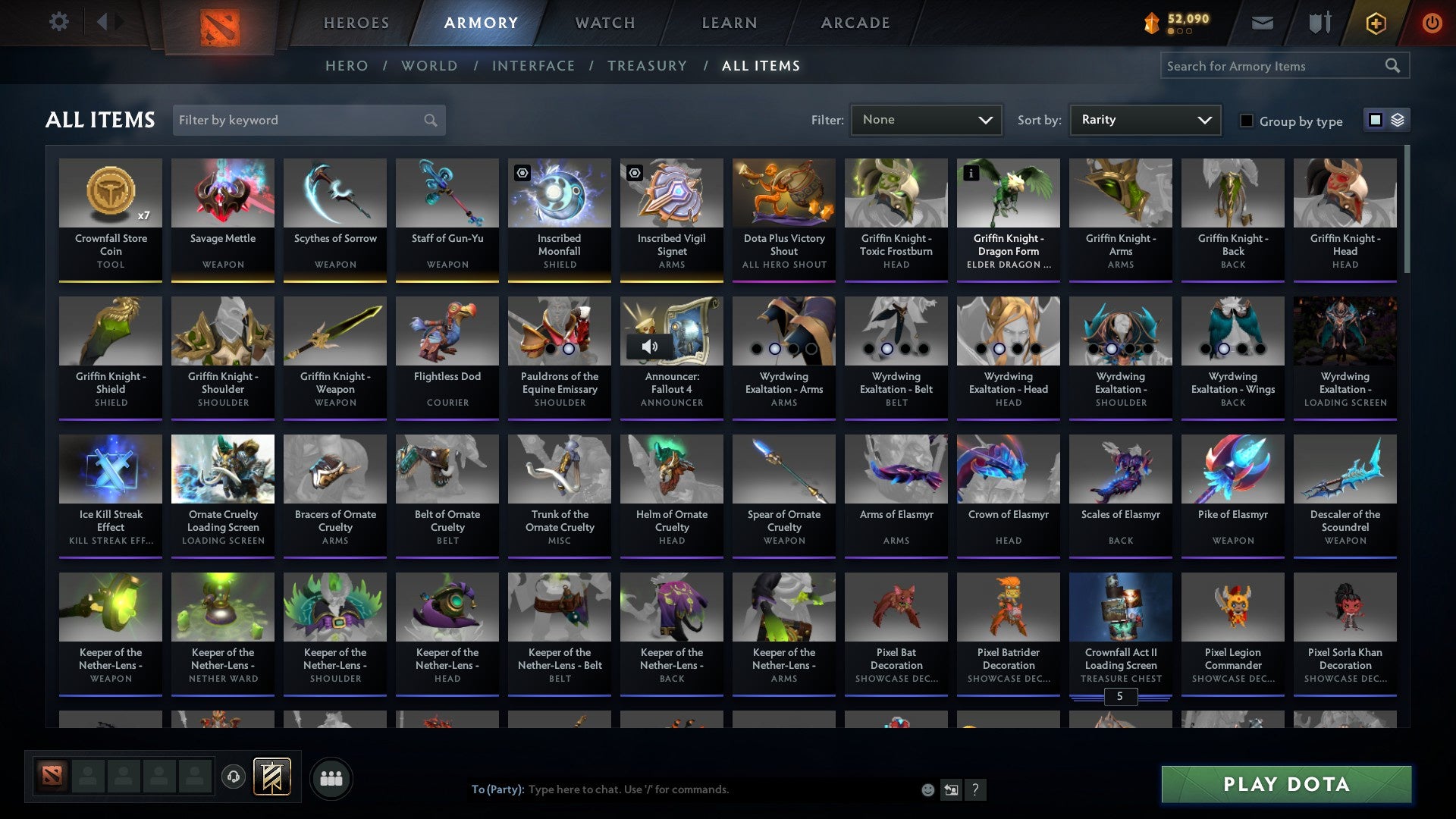Open the loadout weapons icon near top right
The width and height of the screenshot is (1456, 819).
[x=1319, y=22]
